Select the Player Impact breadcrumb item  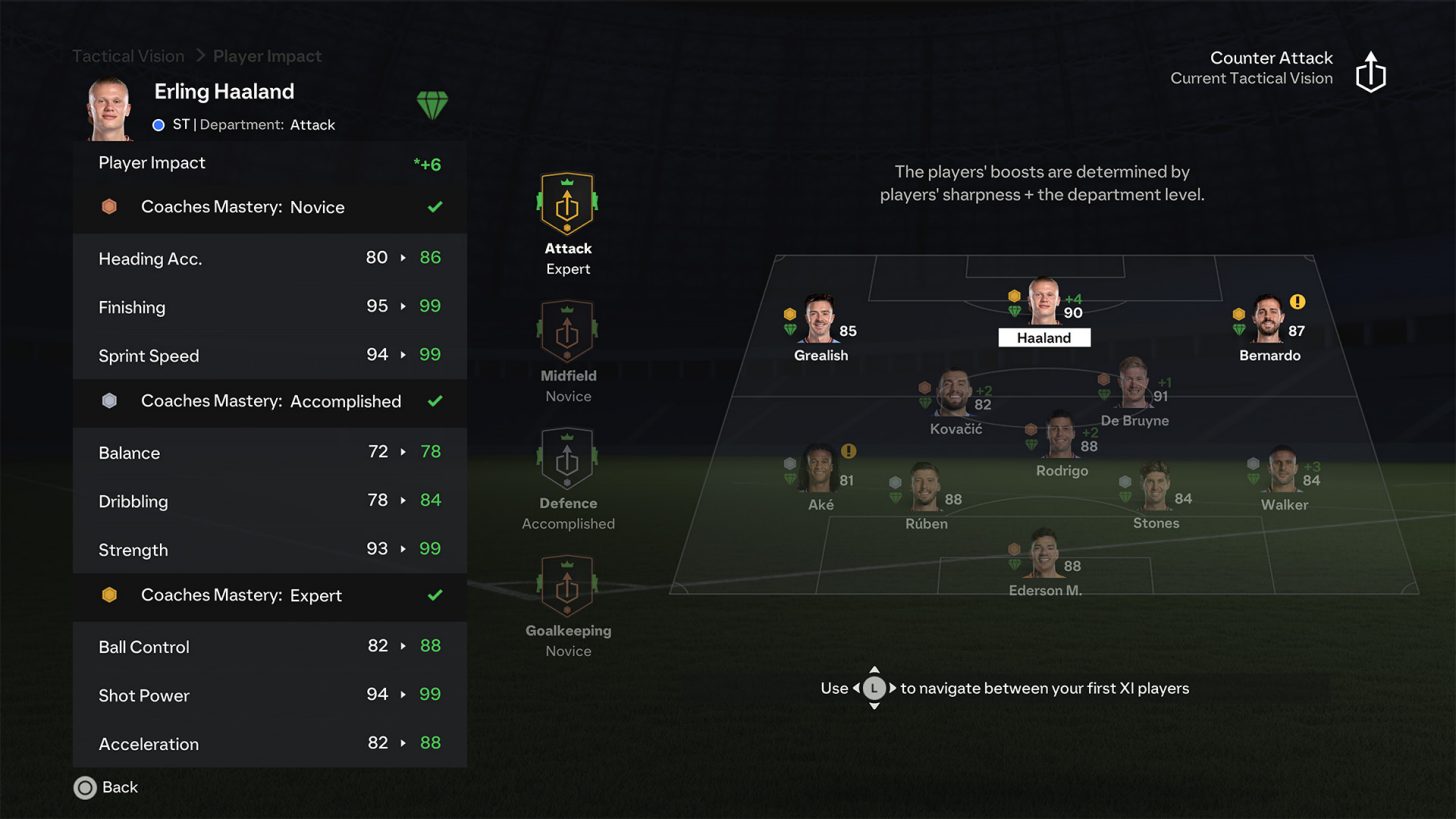pyautogui.click(x=267, y=56)
